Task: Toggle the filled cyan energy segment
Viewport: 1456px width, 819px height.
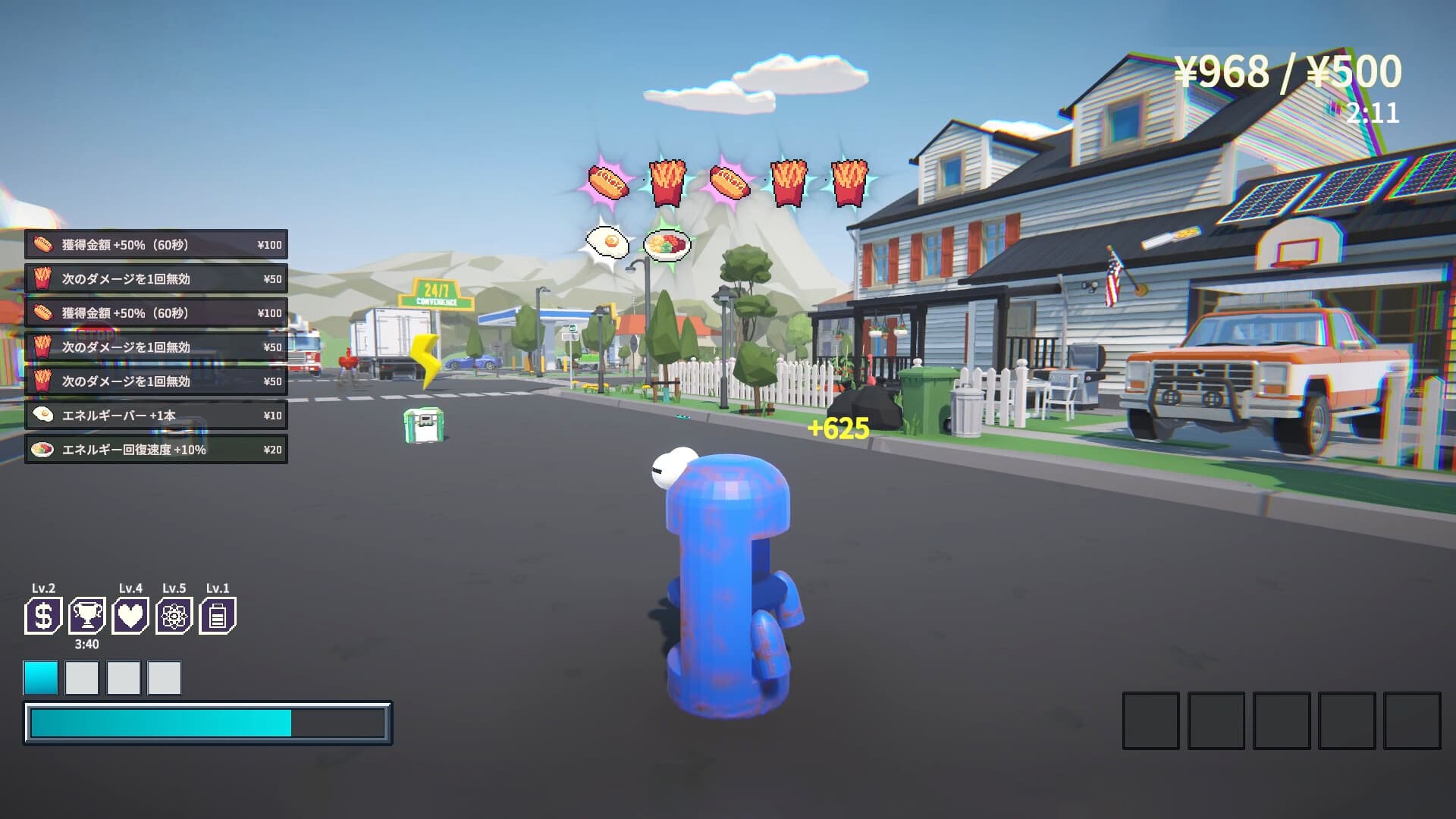Action: [x=42, y=679]
